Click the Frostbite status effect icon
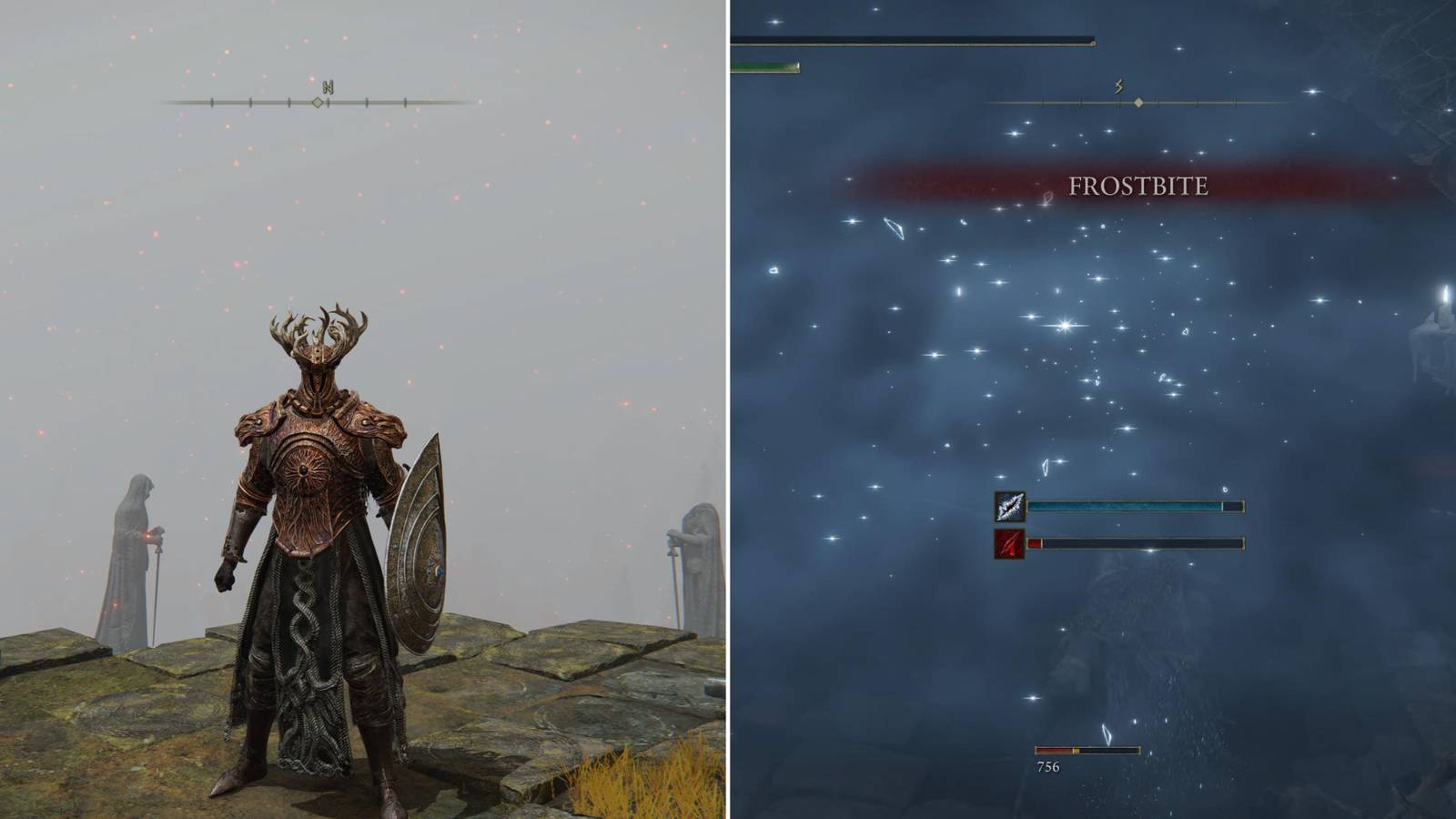The width and height of the screenshot is (1456, 819). (1009, 508)
